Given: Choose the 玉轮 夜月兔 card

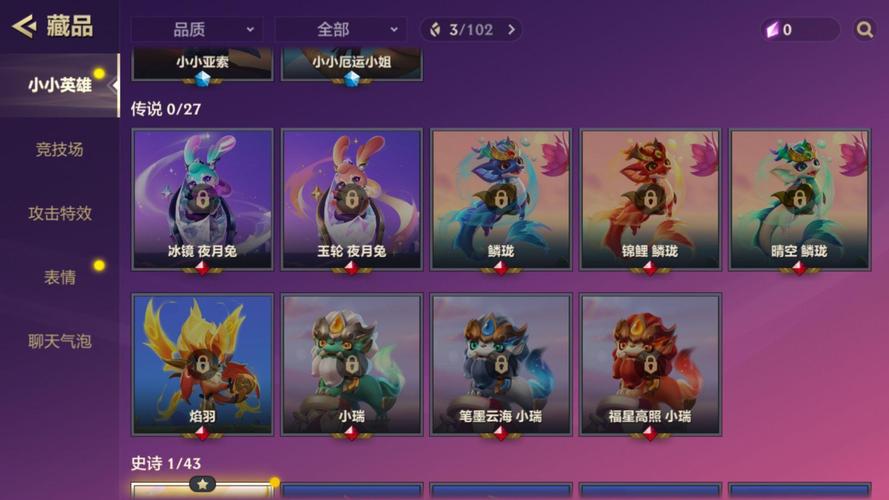Looking at the screenshot, I should click(x=351, y=199).
